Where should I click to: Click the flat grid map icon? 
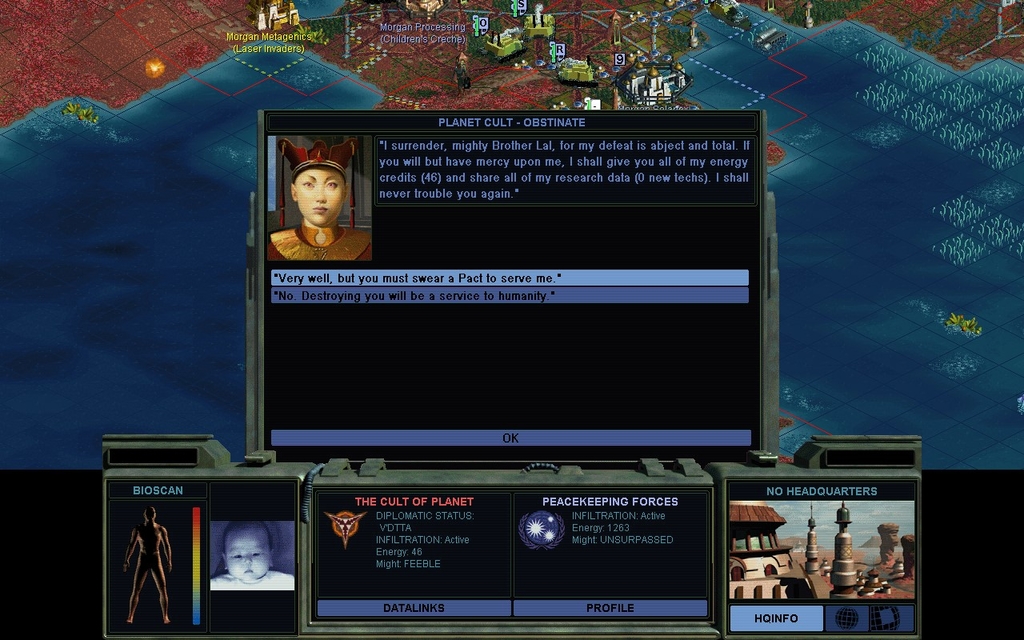pyautogui.click(x=884, y=618)
